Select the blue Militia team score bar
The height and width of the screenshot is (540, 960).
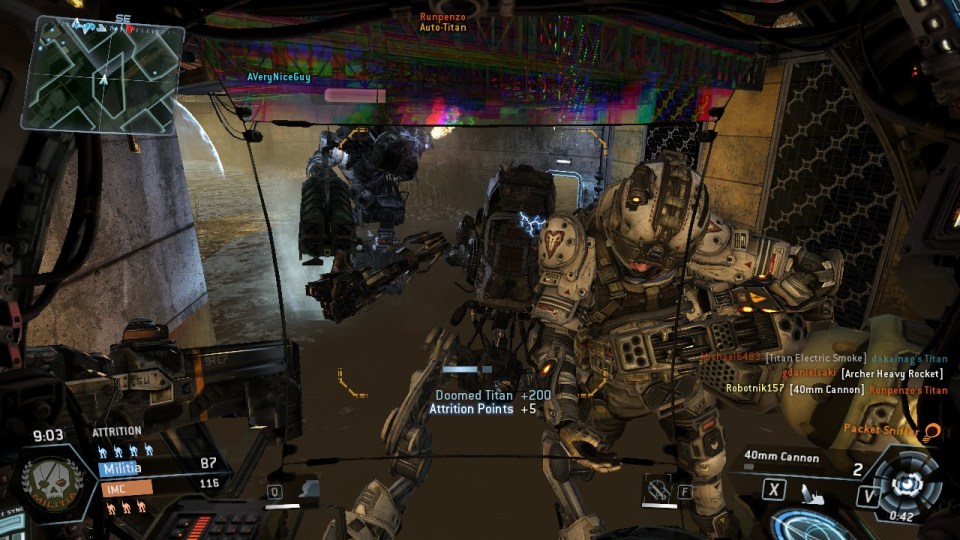(x=148, y=468)
